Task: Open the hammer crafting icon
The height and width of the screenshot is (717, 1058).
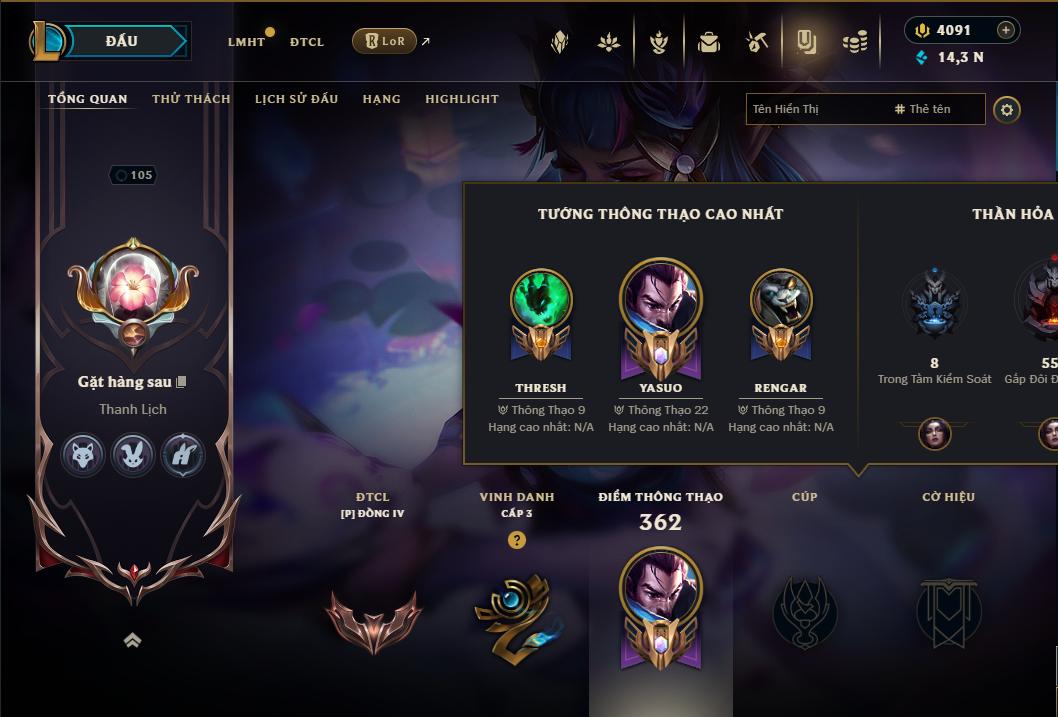Action: 757,42
